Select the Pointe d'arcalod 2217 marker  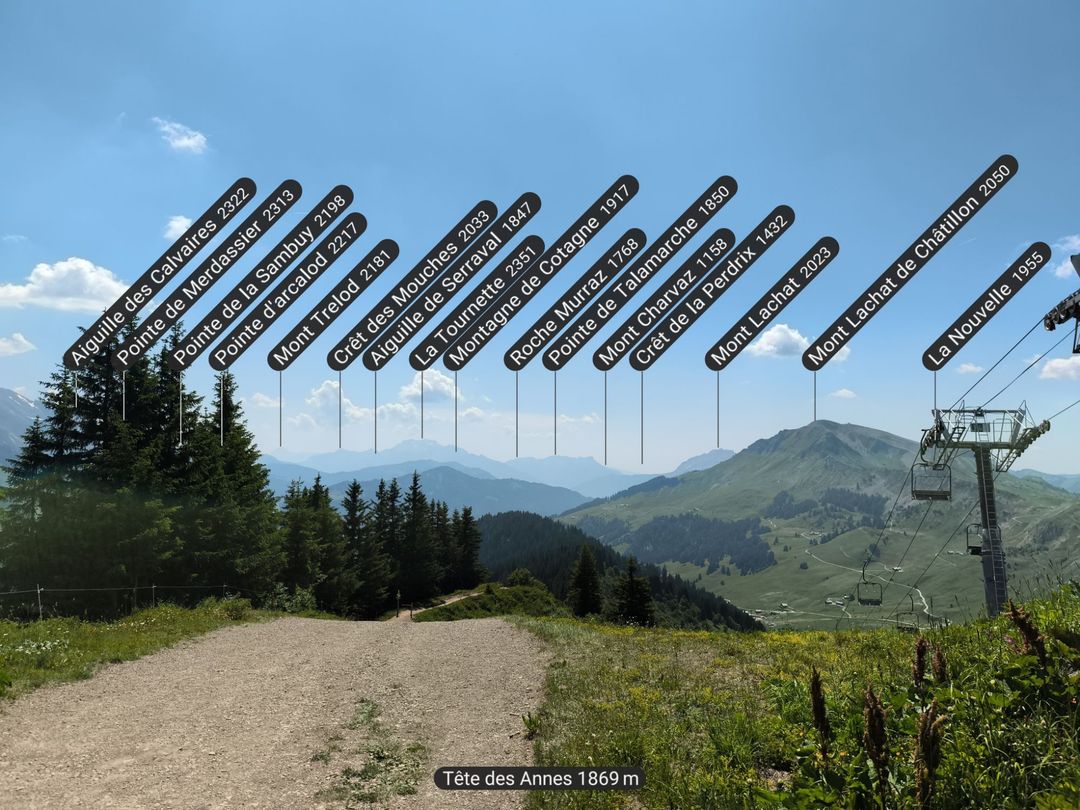288,291
